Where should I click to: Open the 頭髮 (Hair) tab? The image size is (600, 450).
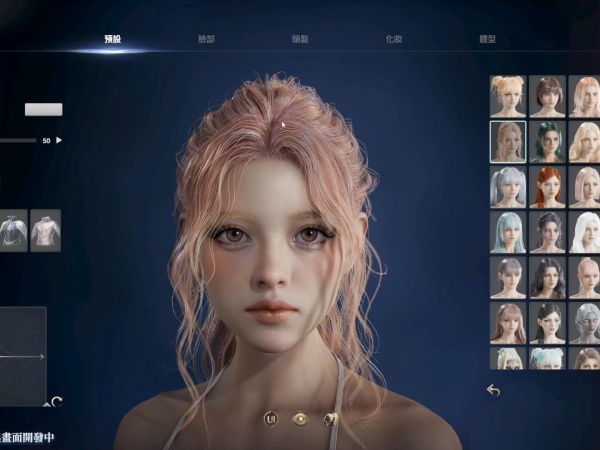[299, 39]
